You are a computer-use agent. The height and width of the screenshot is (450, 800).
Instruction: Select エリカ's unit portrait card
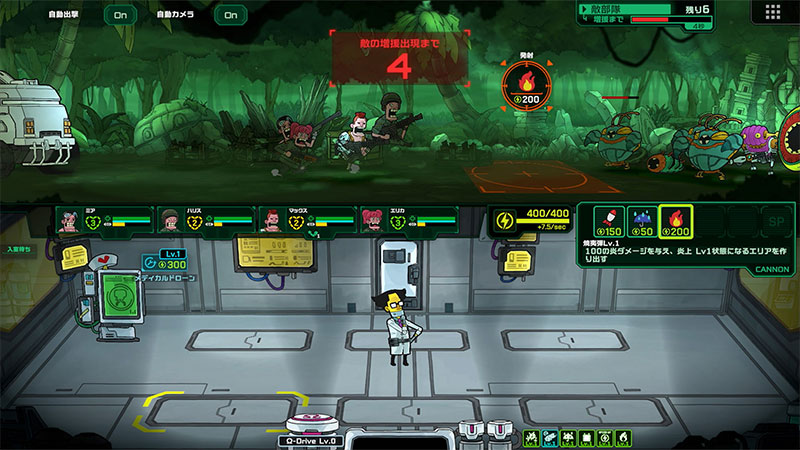408,220
